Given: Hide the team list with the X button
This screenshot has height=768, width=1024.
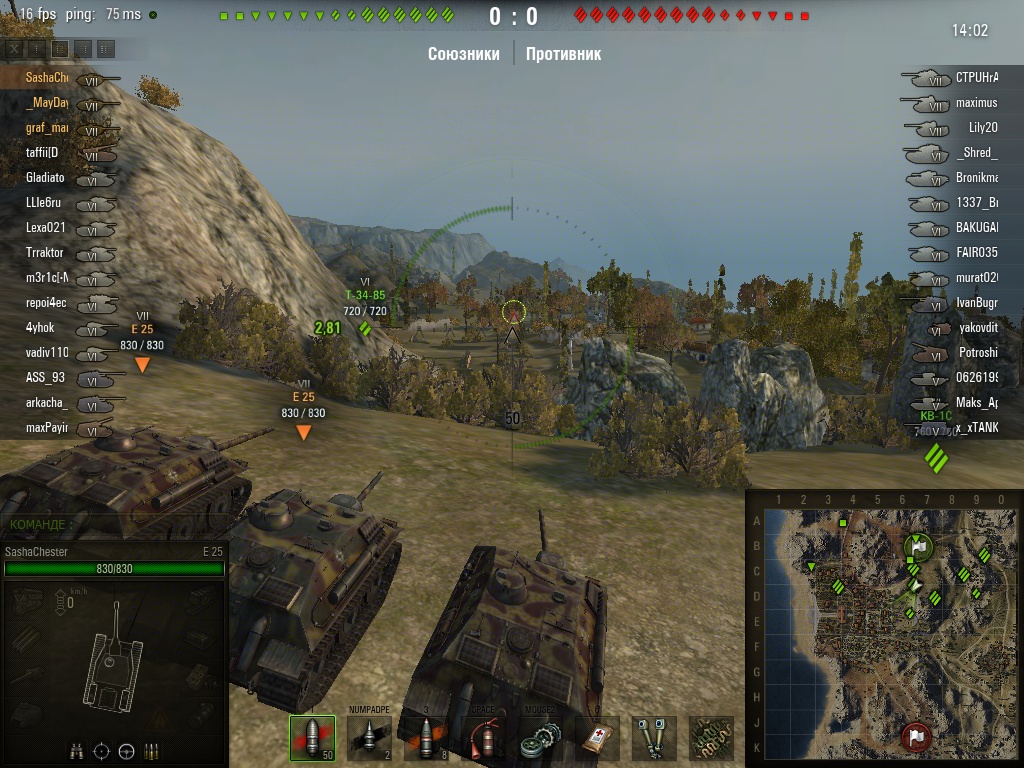Looking at the screenshot, I should point(14,49).
